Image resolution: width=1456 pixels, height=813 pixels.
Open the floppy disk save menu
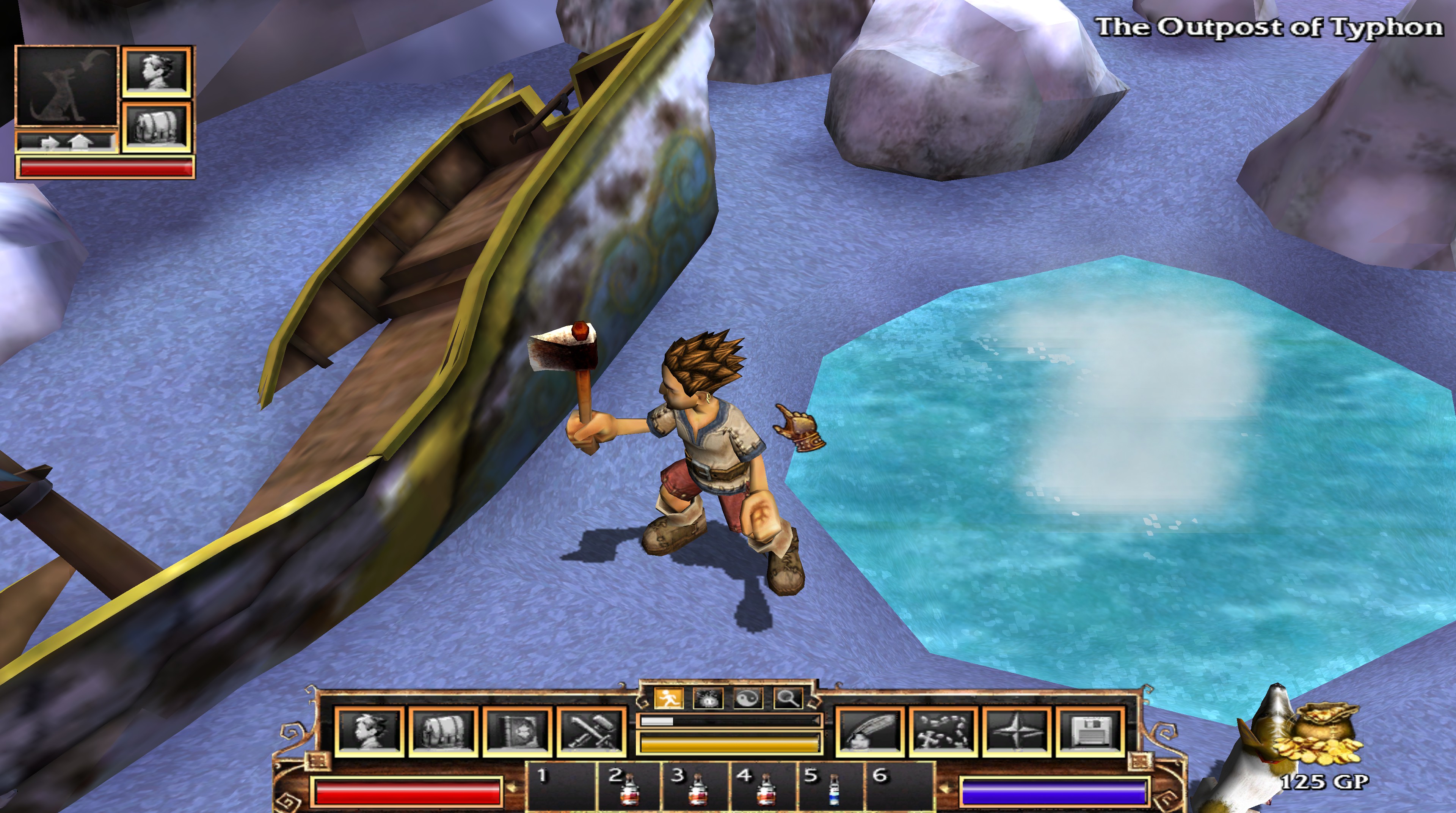[1090, 731]
